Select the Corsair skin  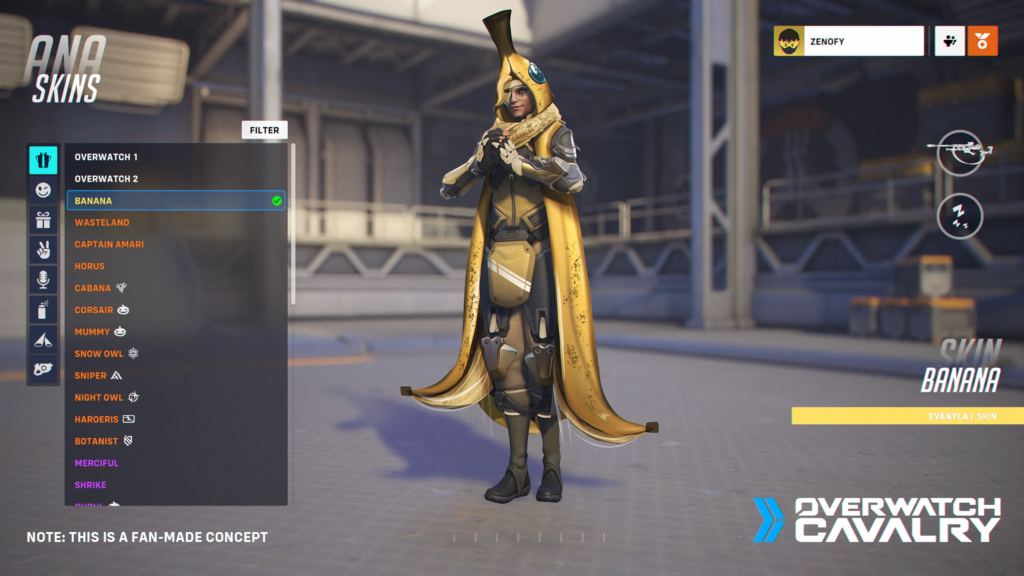tap(94, 311)
